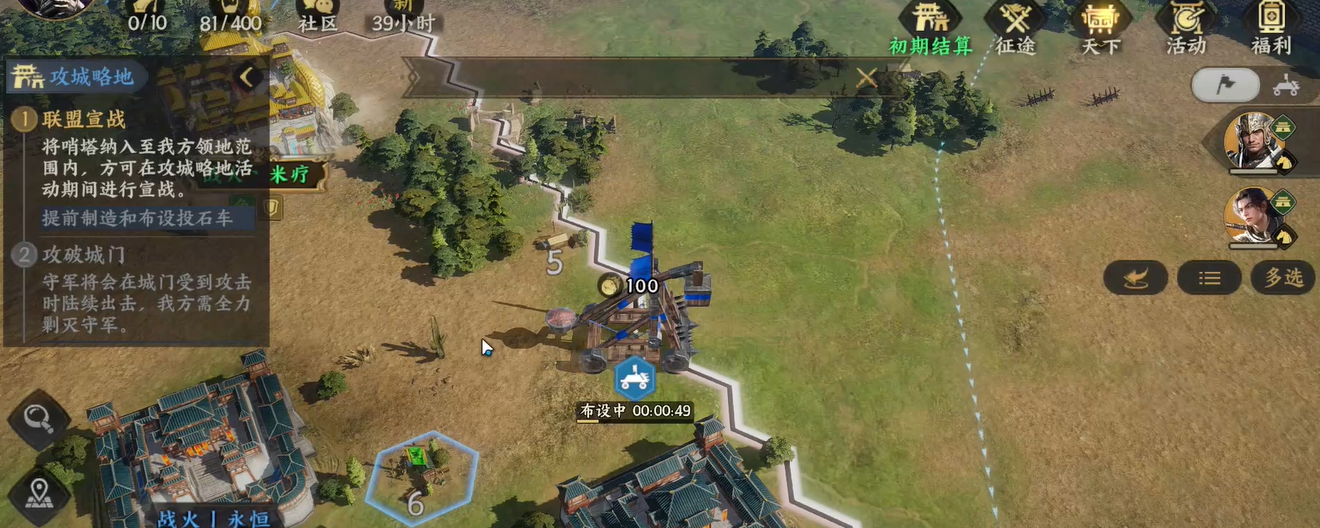Open the 征途 crossed-swords menu
This screenshot has height=528, width=1320.
(x=1015, y=26)
